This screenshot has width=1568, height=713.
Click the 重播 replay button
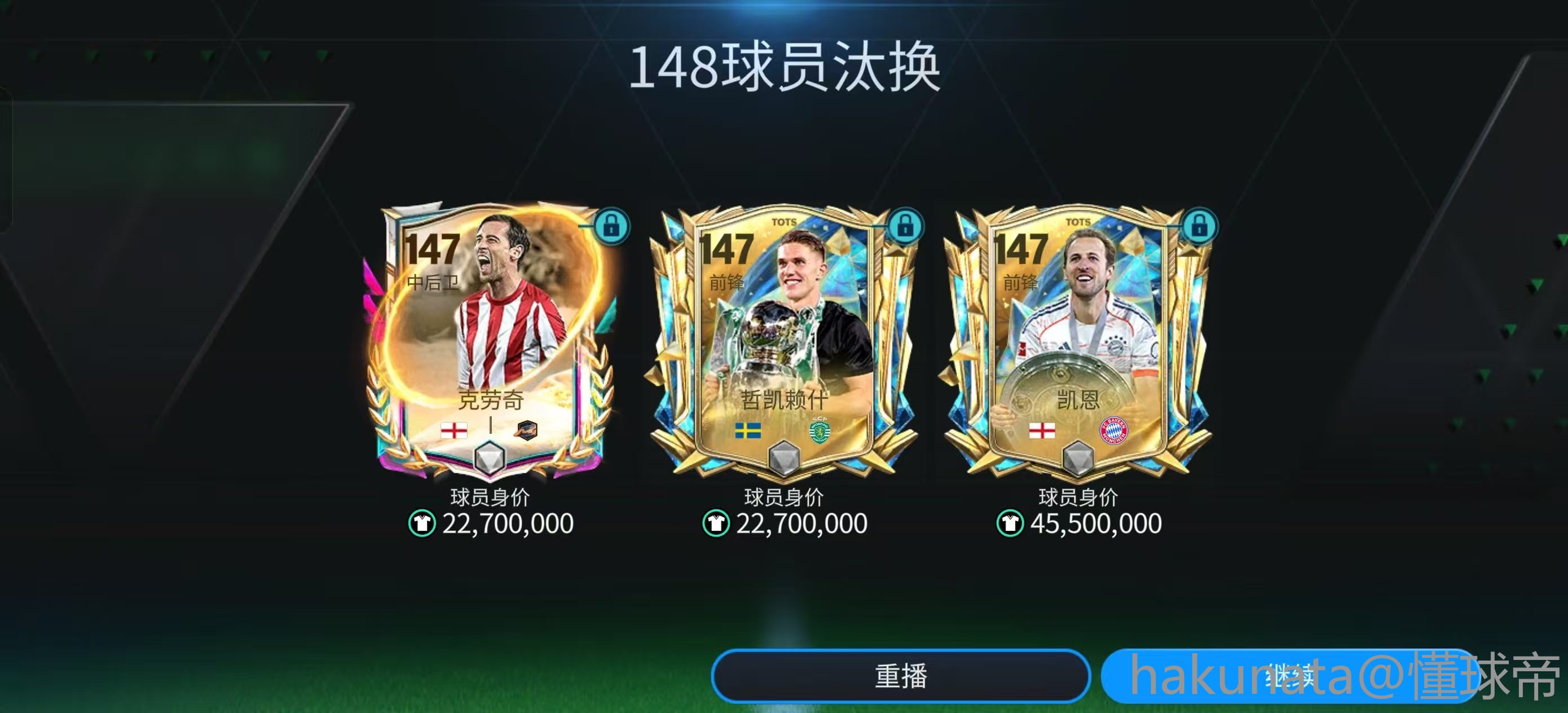[x=900, y=676]
